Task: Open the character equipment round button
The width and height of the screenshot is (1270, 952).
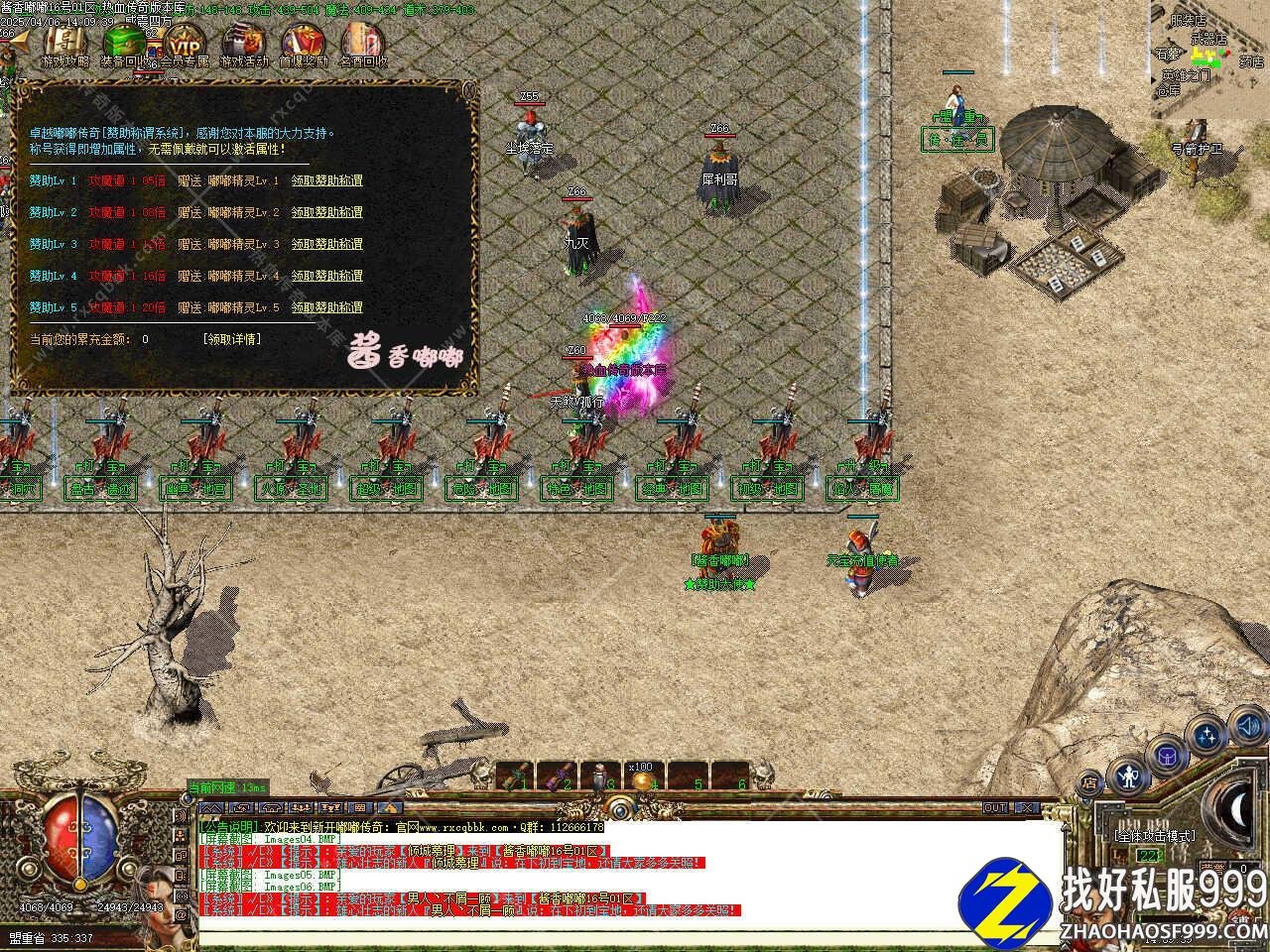Action: (x=1127, y=775)
